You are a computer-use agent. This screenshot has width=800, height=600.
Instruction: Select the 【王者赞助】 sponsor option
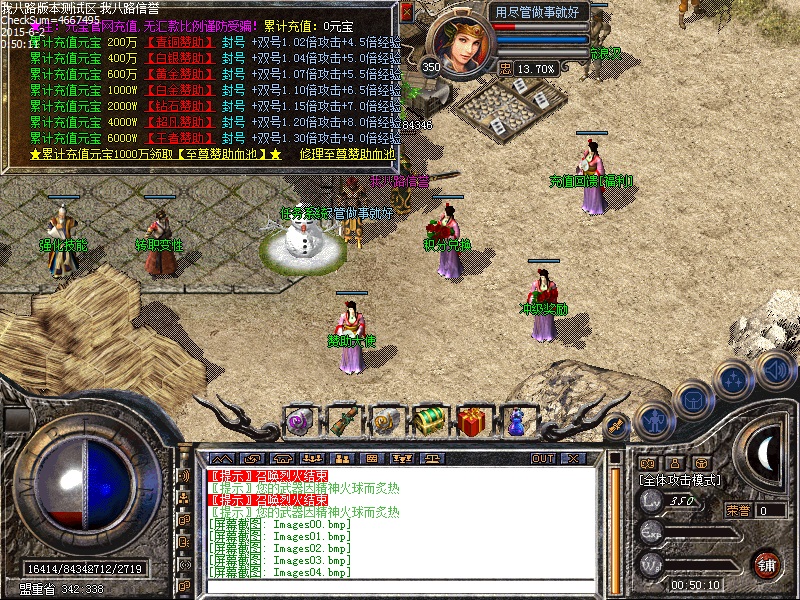tap(179, 138)
